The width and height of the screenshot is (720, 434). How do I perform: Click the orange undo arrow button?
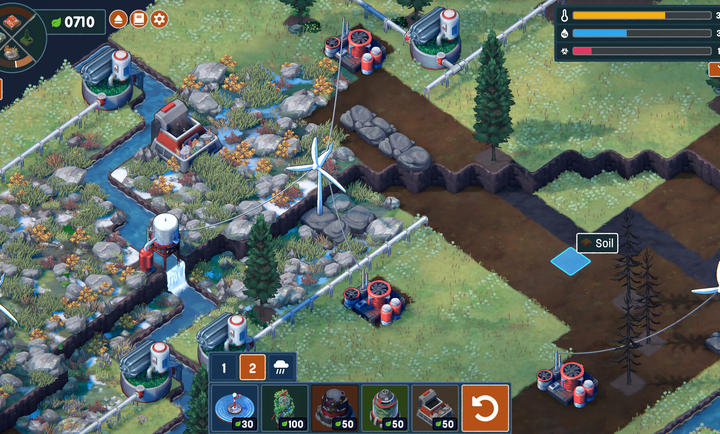click(x=487, y=409)
